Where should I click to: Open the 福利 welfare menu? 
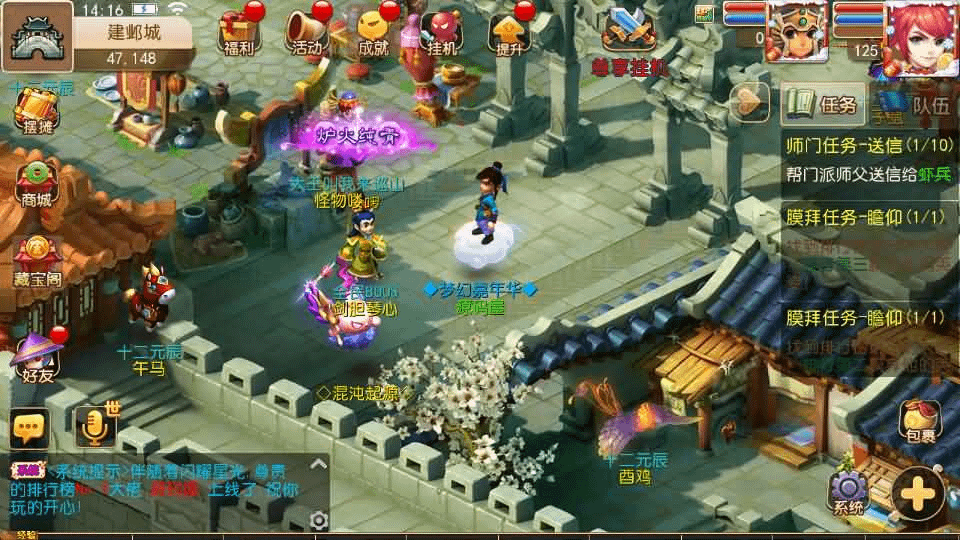pos(238,32)
